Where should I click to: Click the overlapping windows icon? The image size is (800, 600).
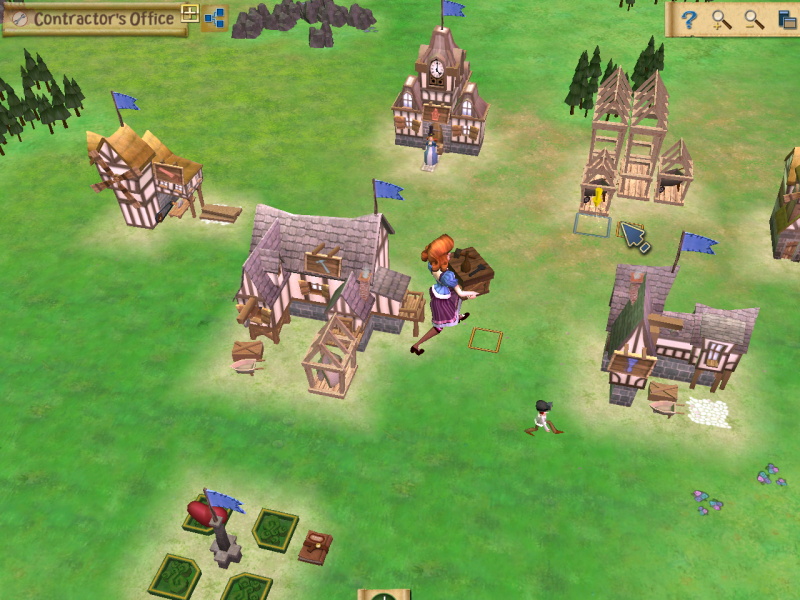tap(786, 19)
